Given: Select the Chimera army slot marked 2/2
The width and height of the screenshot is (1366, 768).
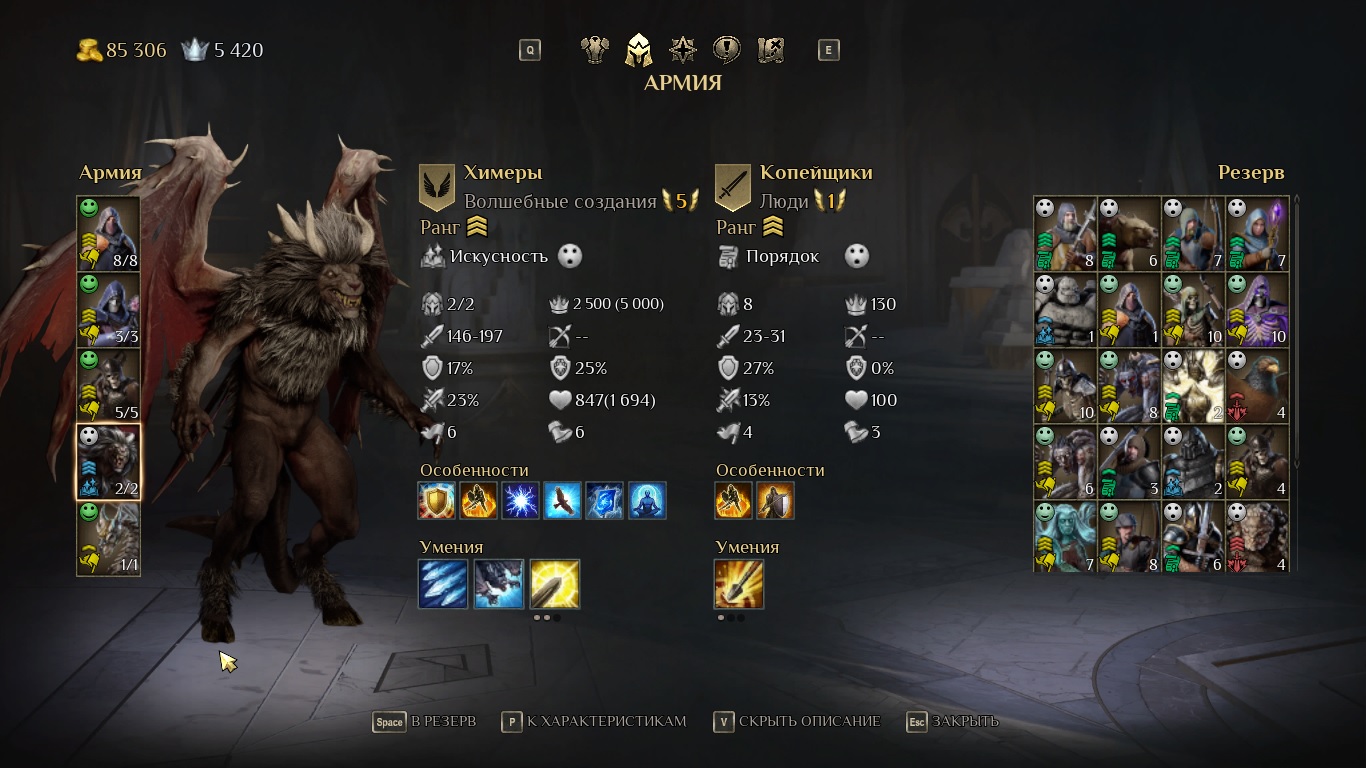Looking at the screenshot, I should pos(109,461).
